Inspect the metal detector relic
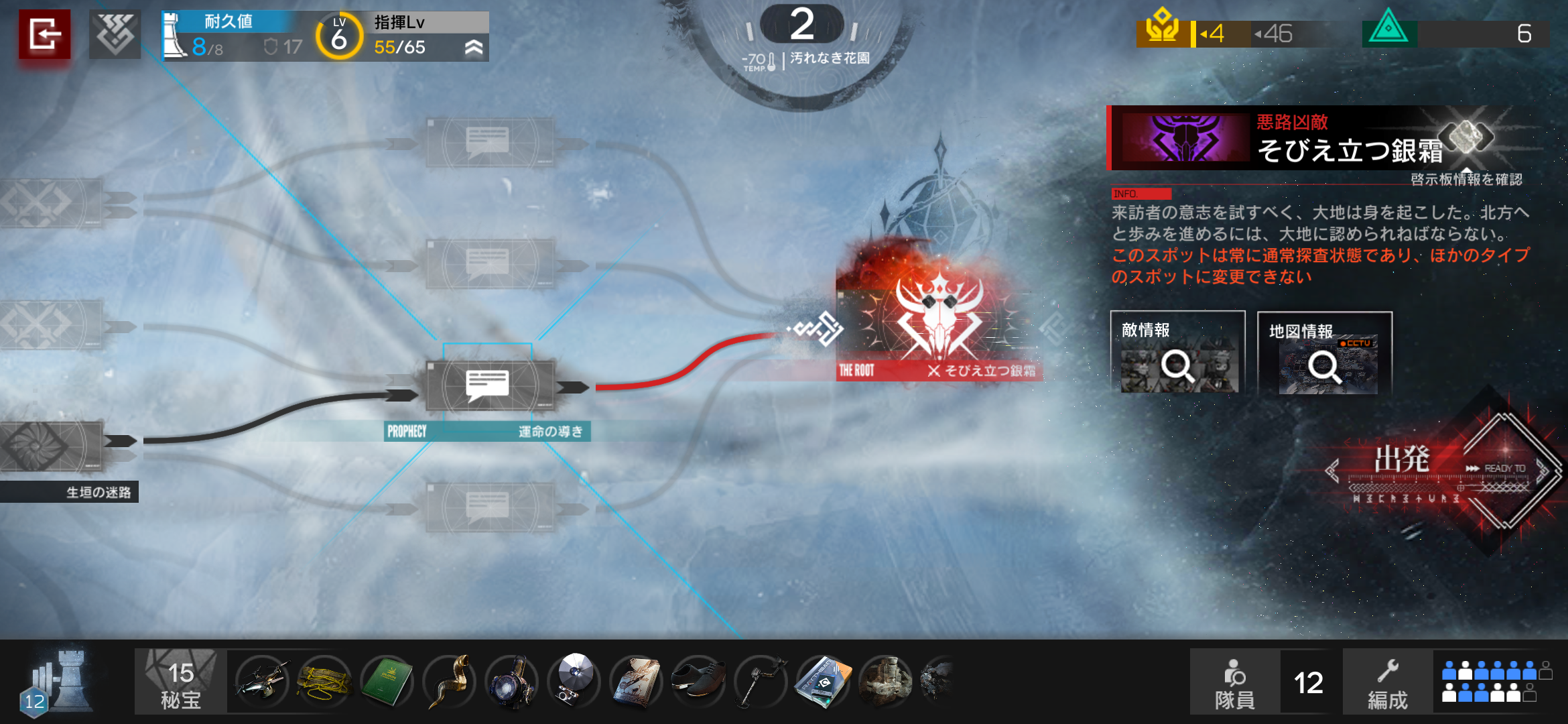The image size is (1568, 724). pos(761,682)
